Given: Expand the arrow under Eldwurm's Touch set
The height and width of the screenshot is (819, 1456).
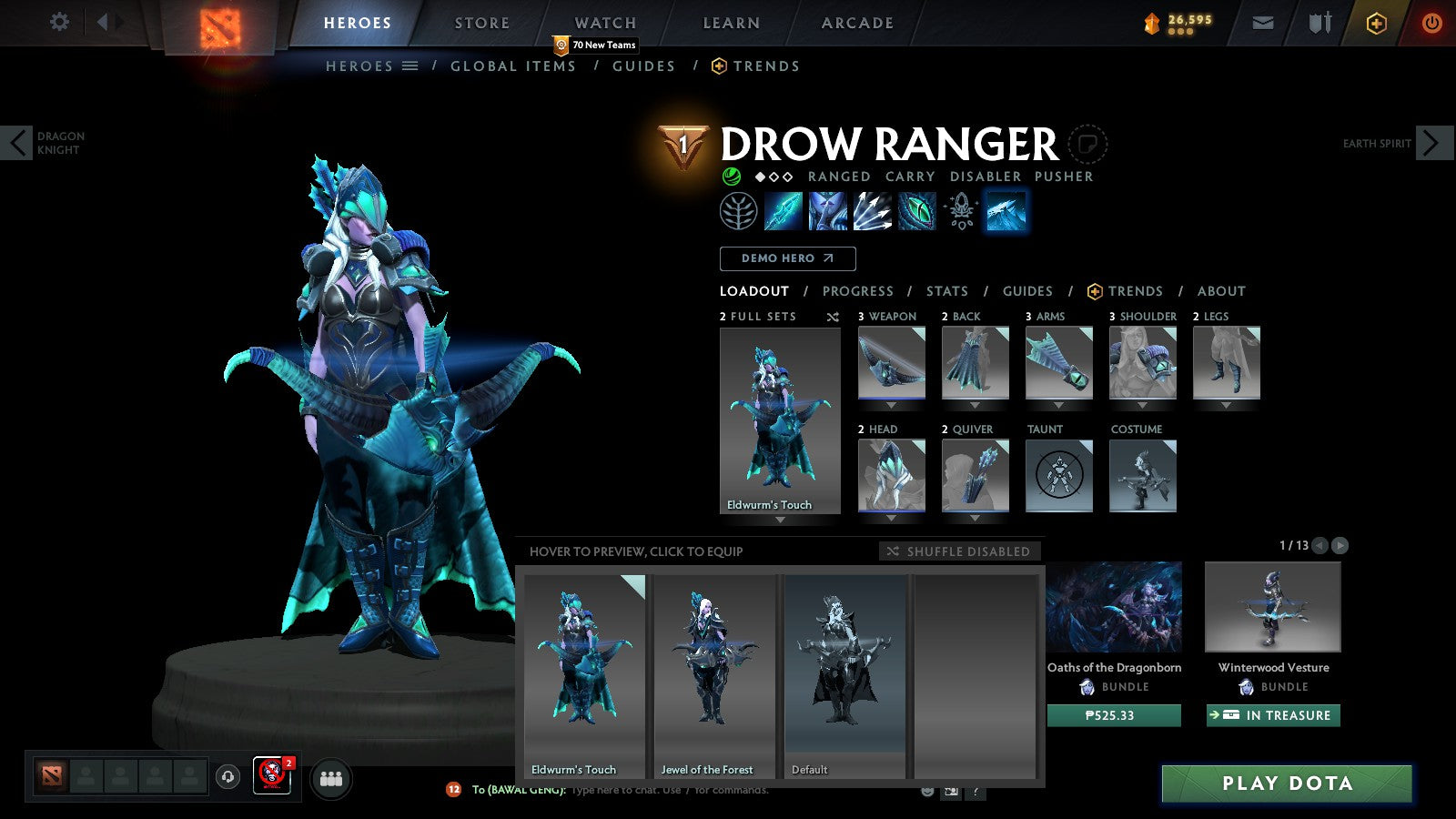Looking at the screenshot, I should (779, 519).
